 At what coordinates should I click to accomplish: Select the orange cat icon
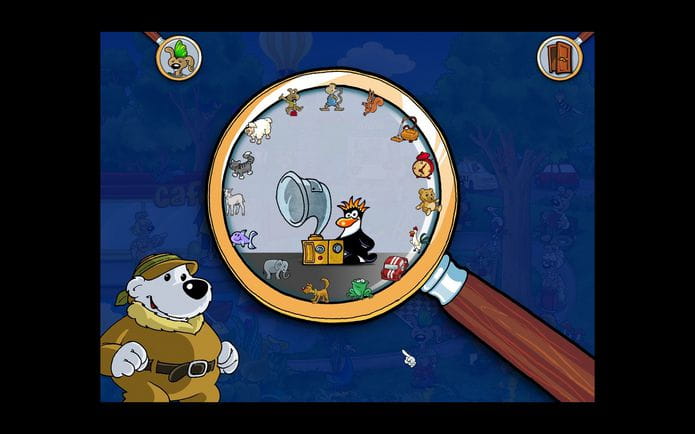coord(316,292)
